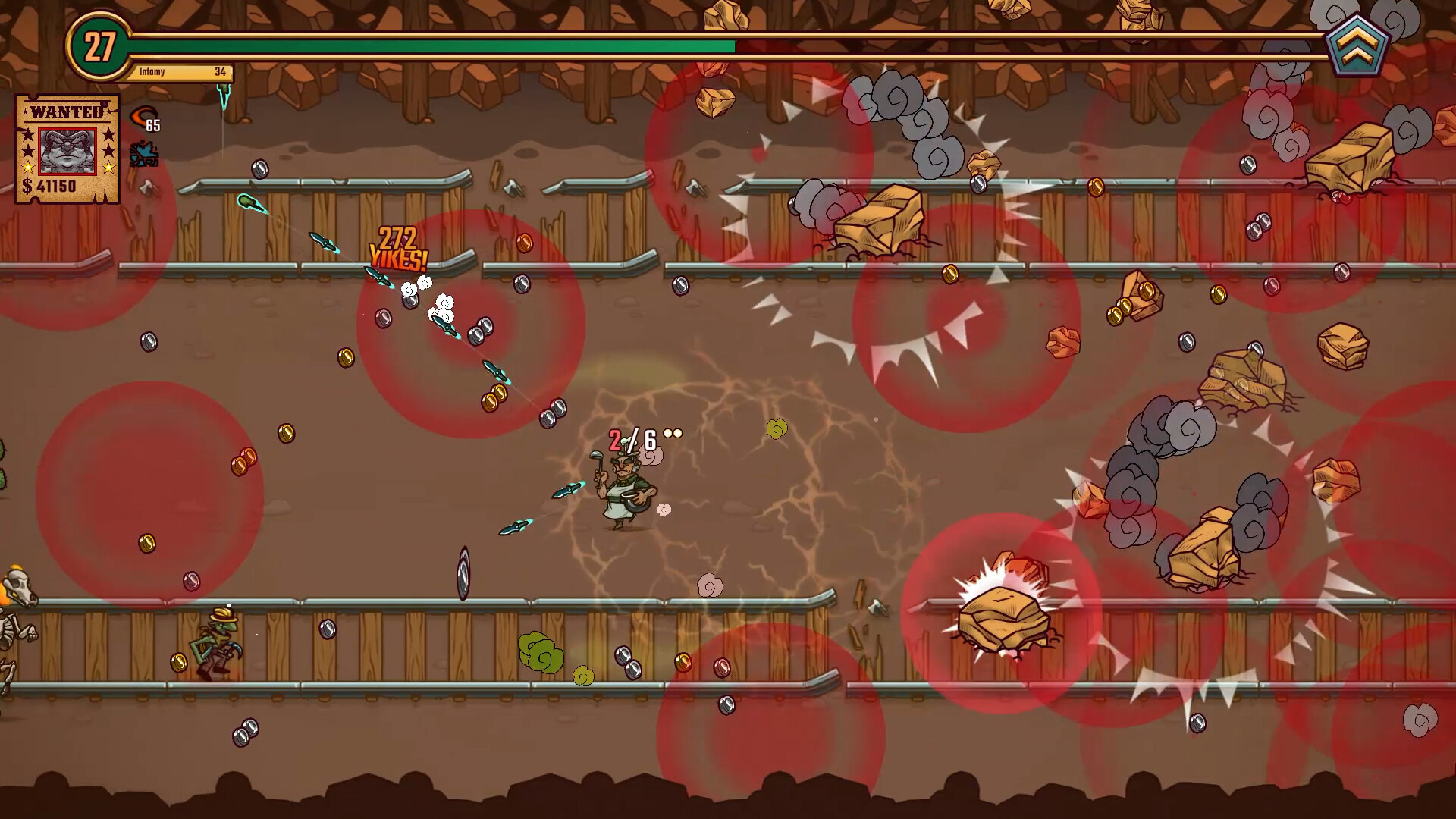This screenshot has height=819, width=1456.
Task: Toggle the left gold star under the portrait
Action: click(x=29, y=168)
